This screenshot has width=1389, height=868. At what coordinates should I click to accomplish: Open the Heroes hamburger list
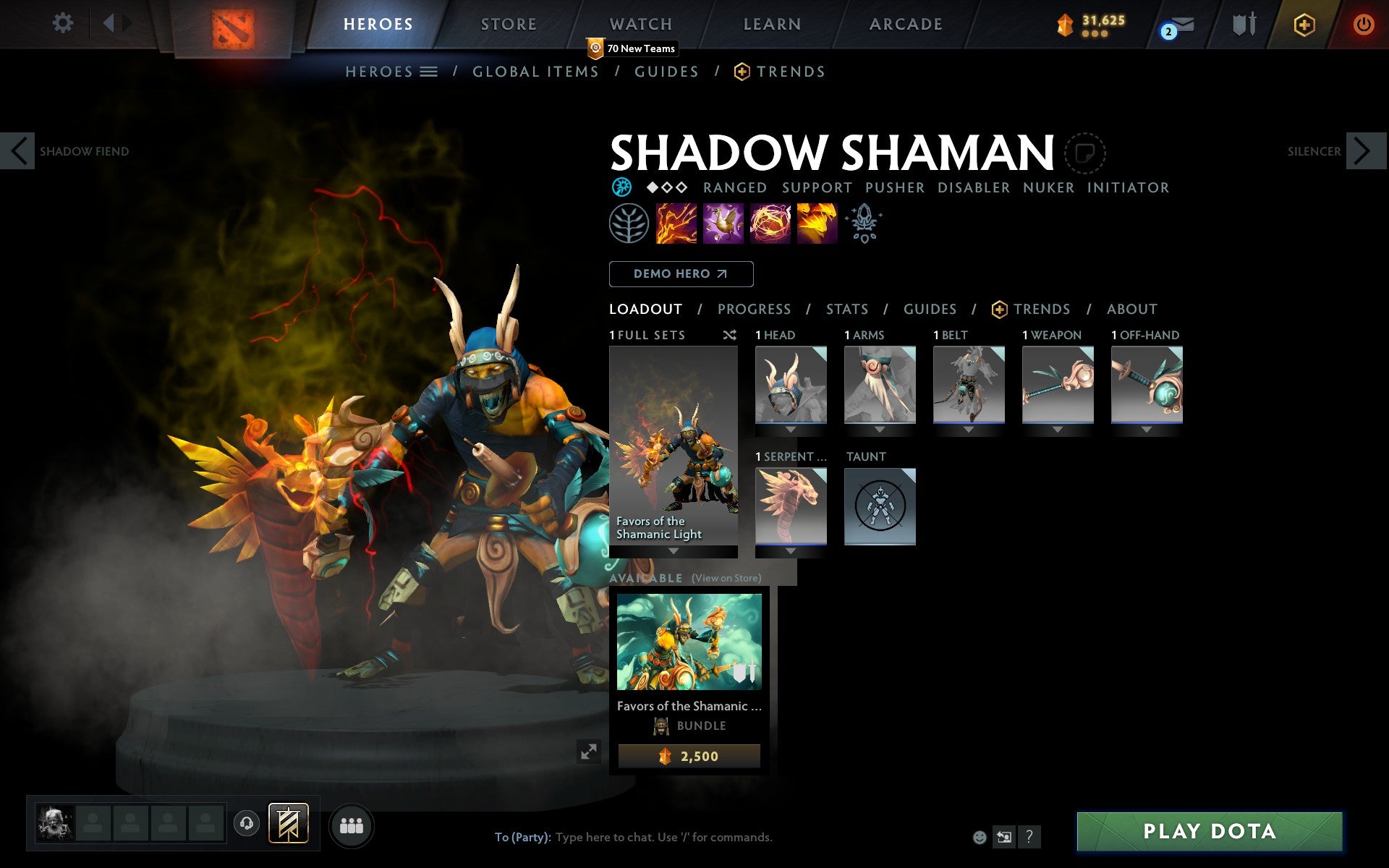click(x=428, y=72)
